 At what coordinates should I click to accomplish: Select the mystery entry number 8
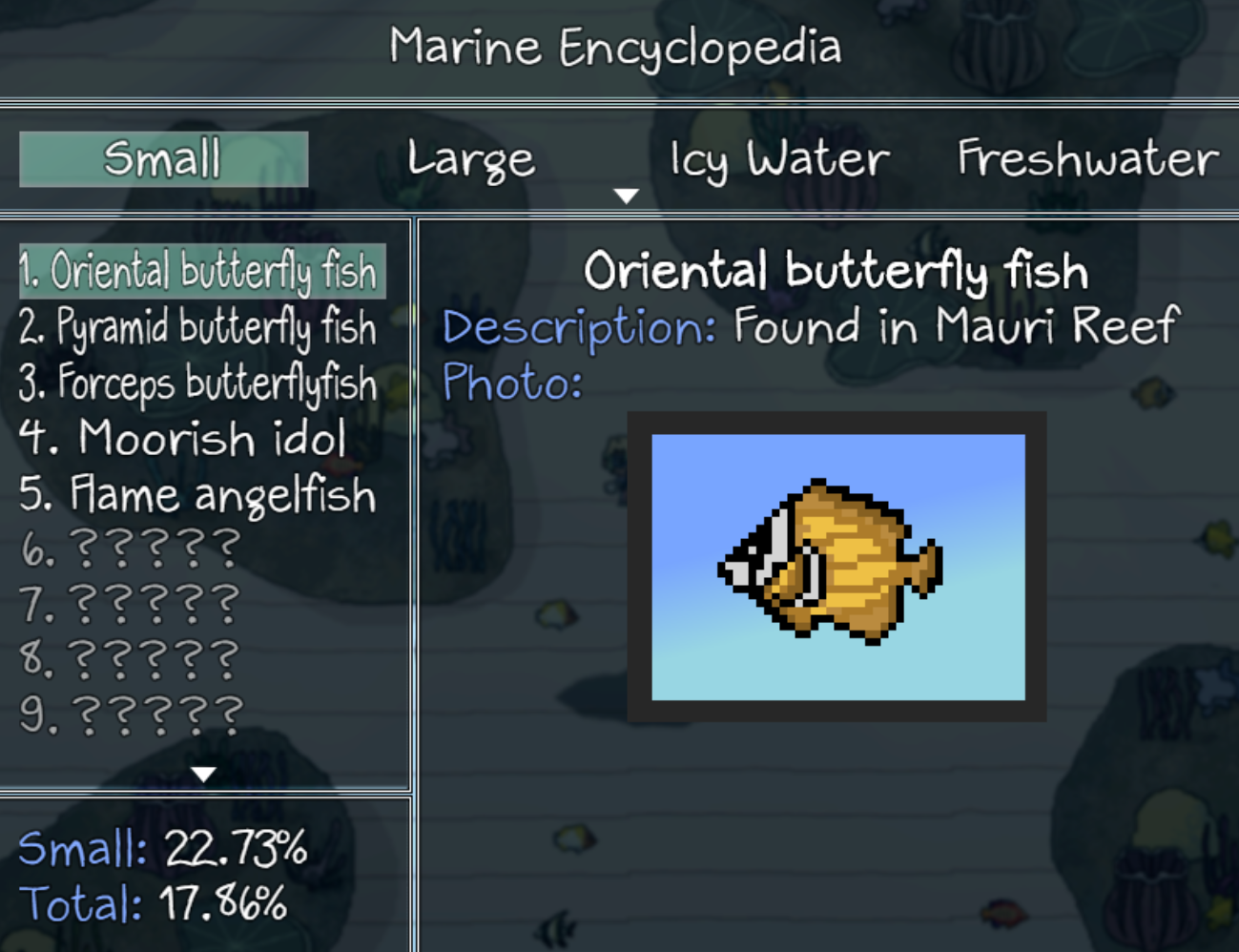[x=129, y=658]
